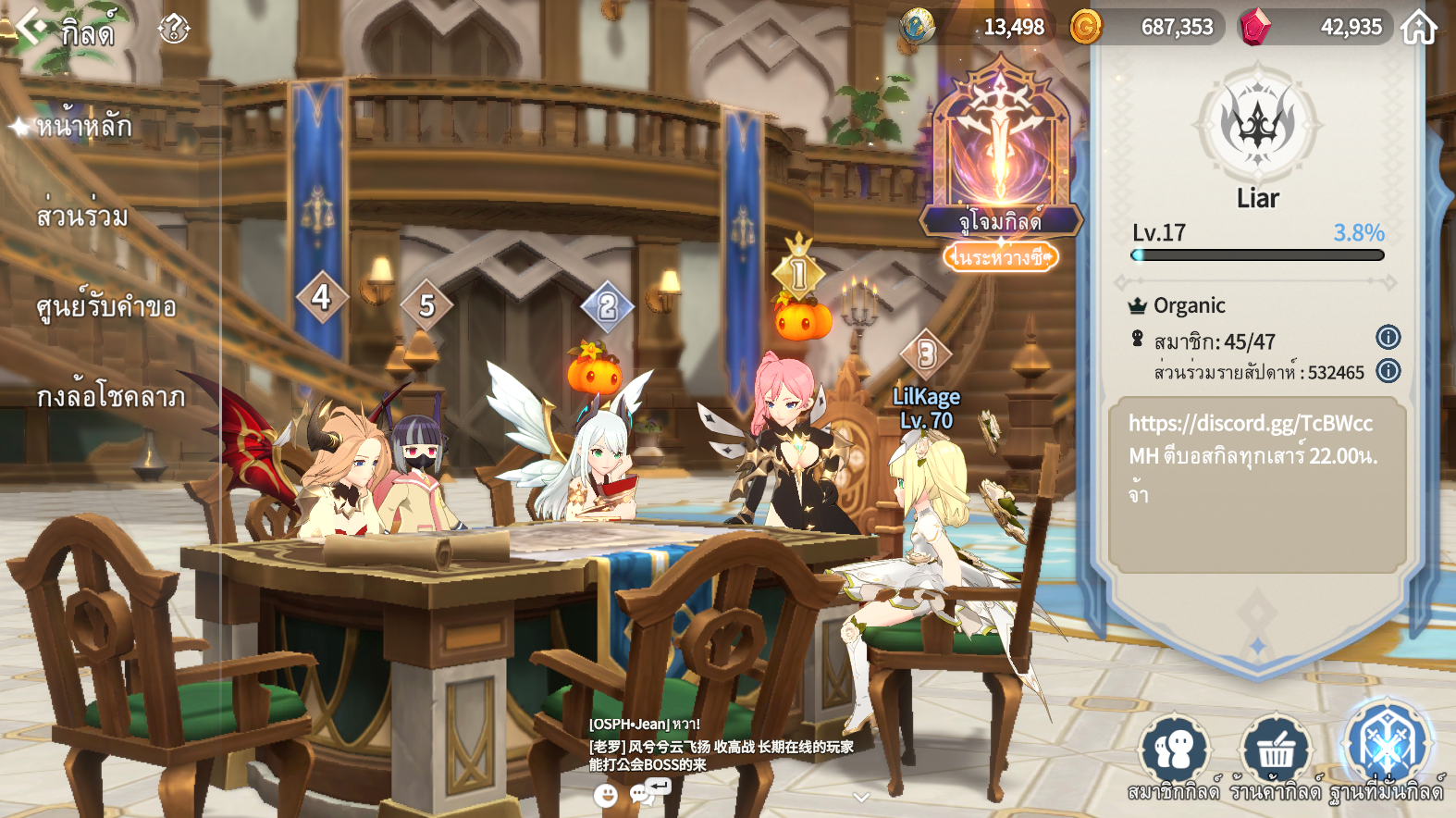The width and height of the screenshot is (1456, 818).
Task: Select the หน้าหลัก main page tab
Action: point(85,126)
